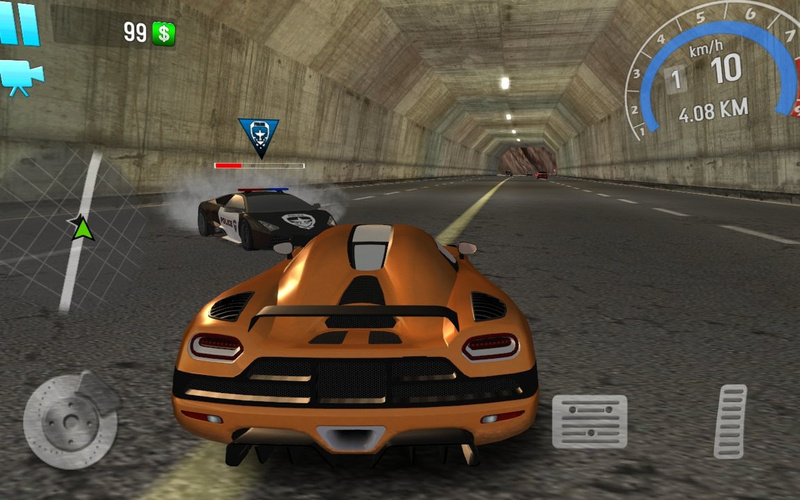Pause the race with the pause button

click(18, 24)
